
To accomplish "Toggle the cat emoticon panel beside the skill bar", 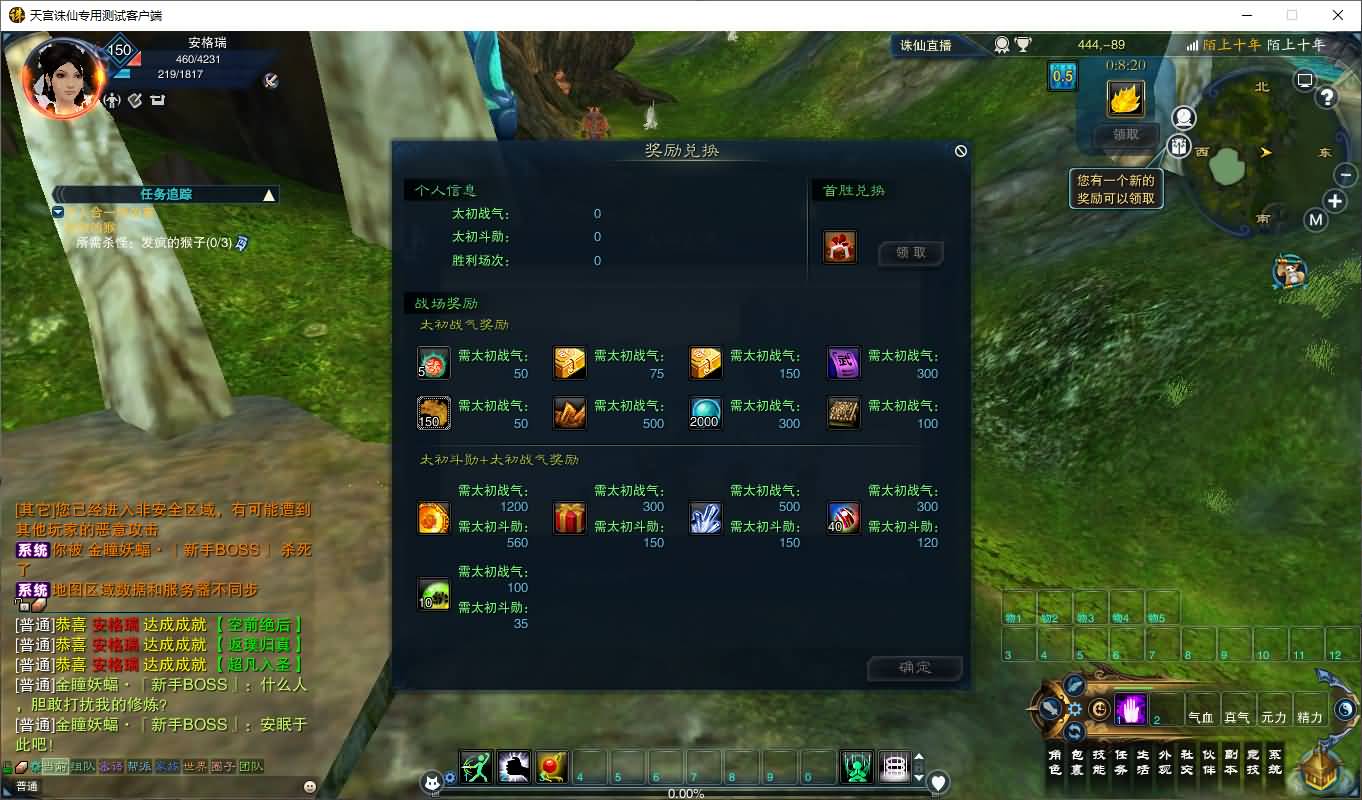I will (431, 780).
